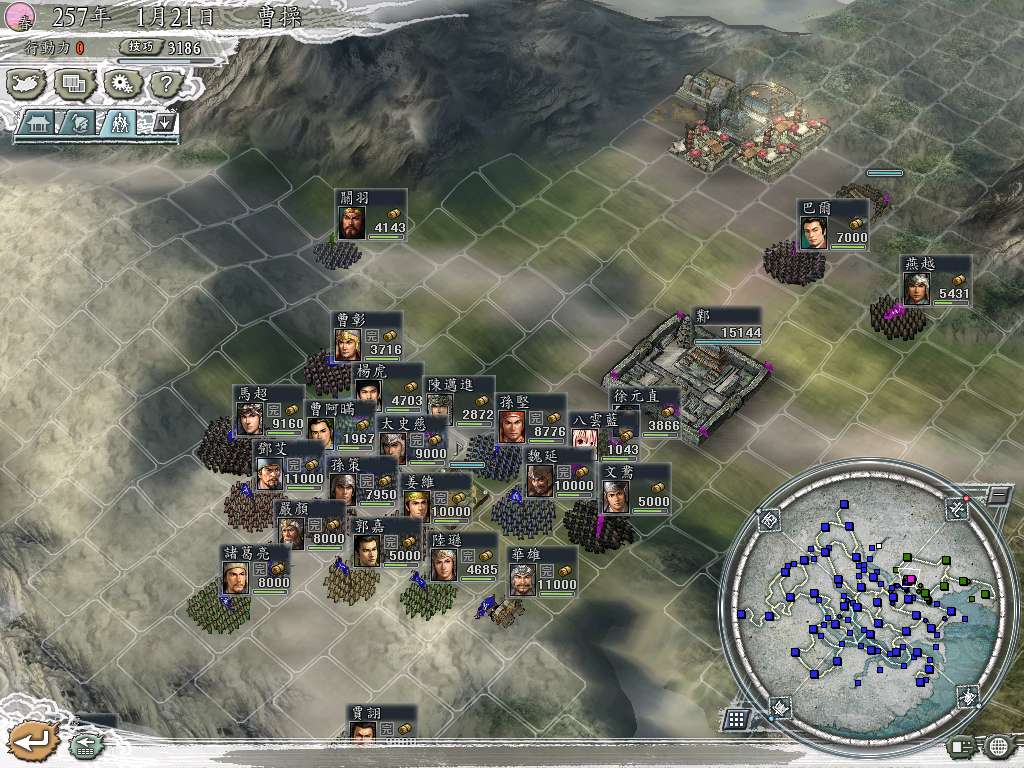Image resolution: width=1024 pixels, height=768 pixels.
Task: Open the overlapping tables list button
Action: [x=73, y=84]
